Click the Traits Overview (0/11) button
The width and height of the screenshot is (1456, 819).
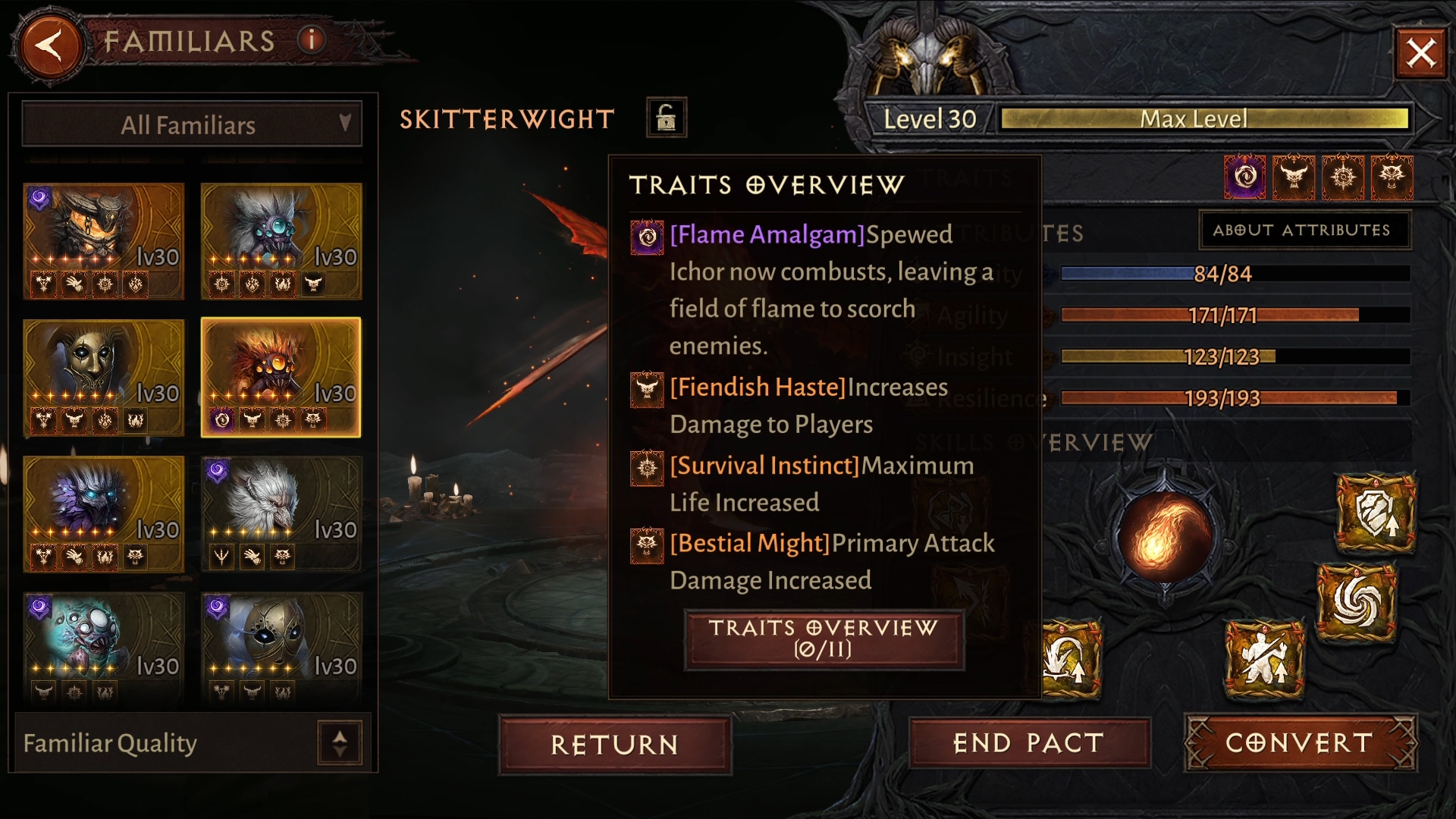824,639
